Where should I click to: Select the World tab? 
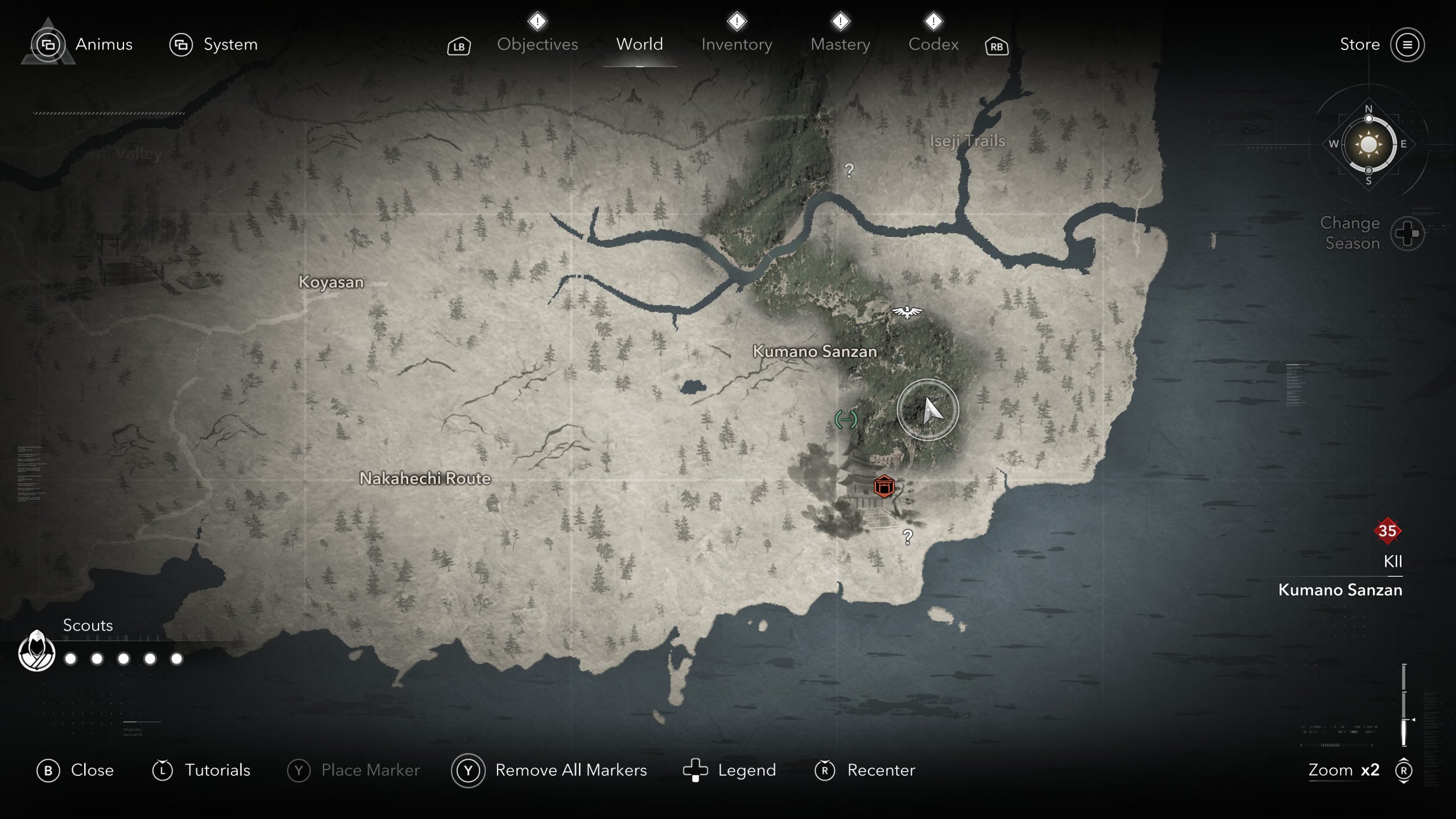point(639,44)
